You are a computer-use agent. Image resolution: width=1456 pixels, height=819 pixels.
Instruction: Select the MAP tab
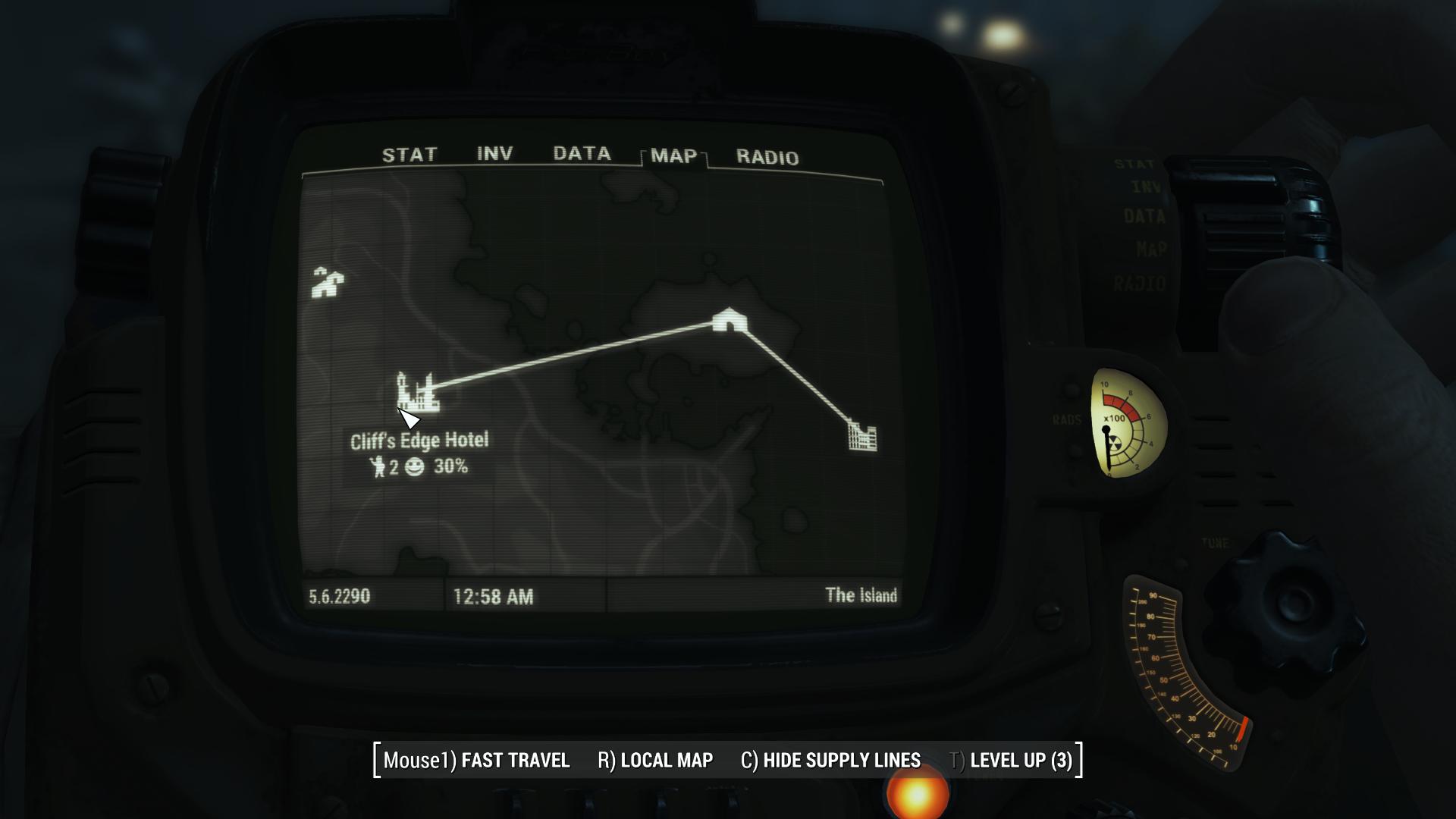coord(673,156)
